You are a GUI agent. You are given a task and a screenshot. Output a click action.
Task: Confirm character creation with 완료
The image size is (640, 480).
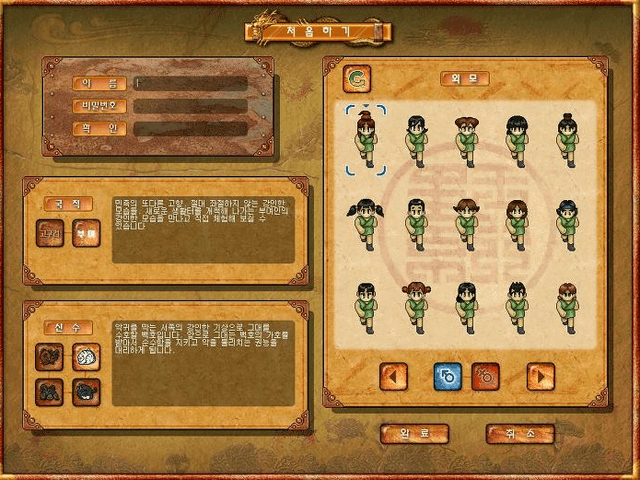[x=414, y=434]
